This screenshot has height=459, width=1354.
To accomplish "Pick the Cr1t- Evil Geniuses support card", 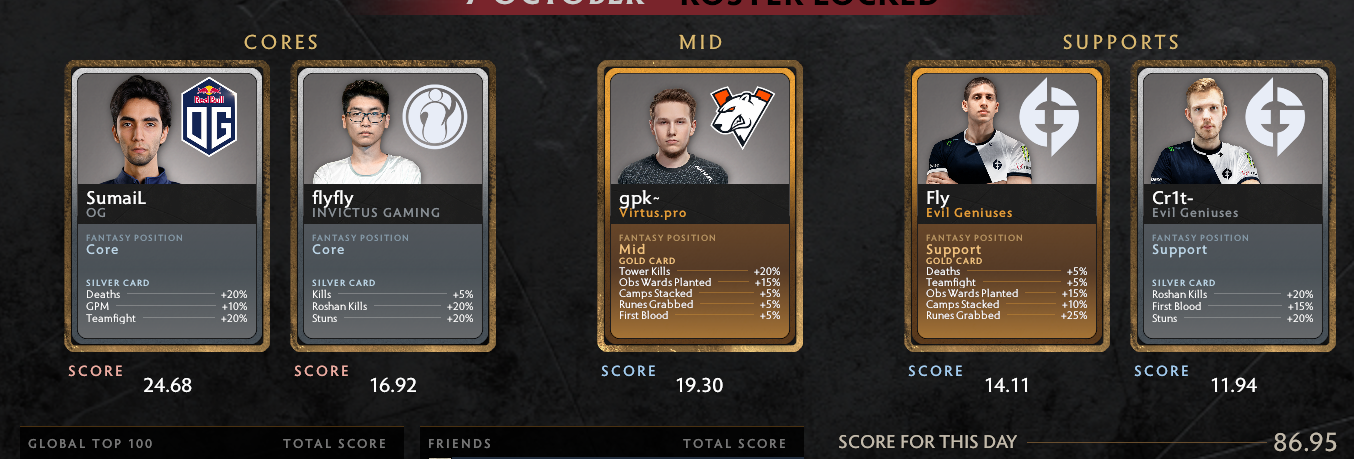I will (x=1232, y=206).
